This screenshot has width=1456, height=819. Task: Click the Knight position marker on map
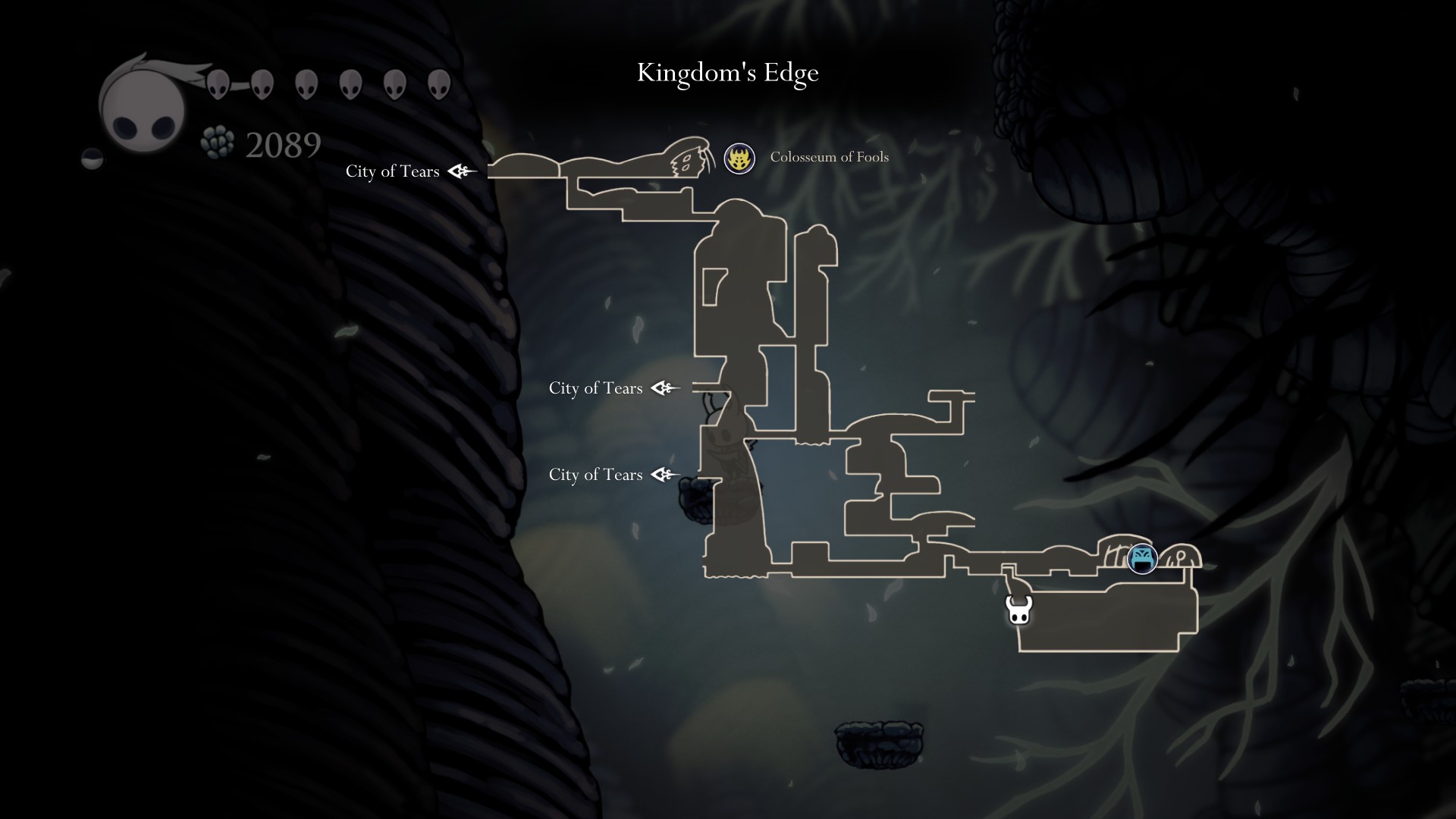click(x=1018, y=610)
